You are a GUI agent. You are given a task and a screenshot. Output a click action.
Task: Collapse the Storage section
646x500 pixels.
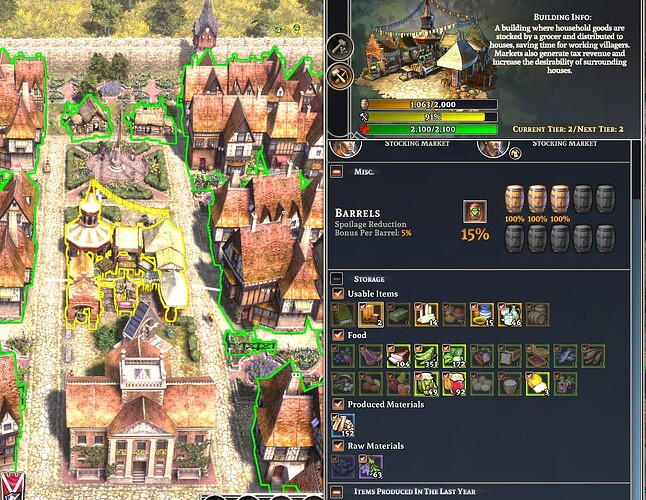point(337,279)
